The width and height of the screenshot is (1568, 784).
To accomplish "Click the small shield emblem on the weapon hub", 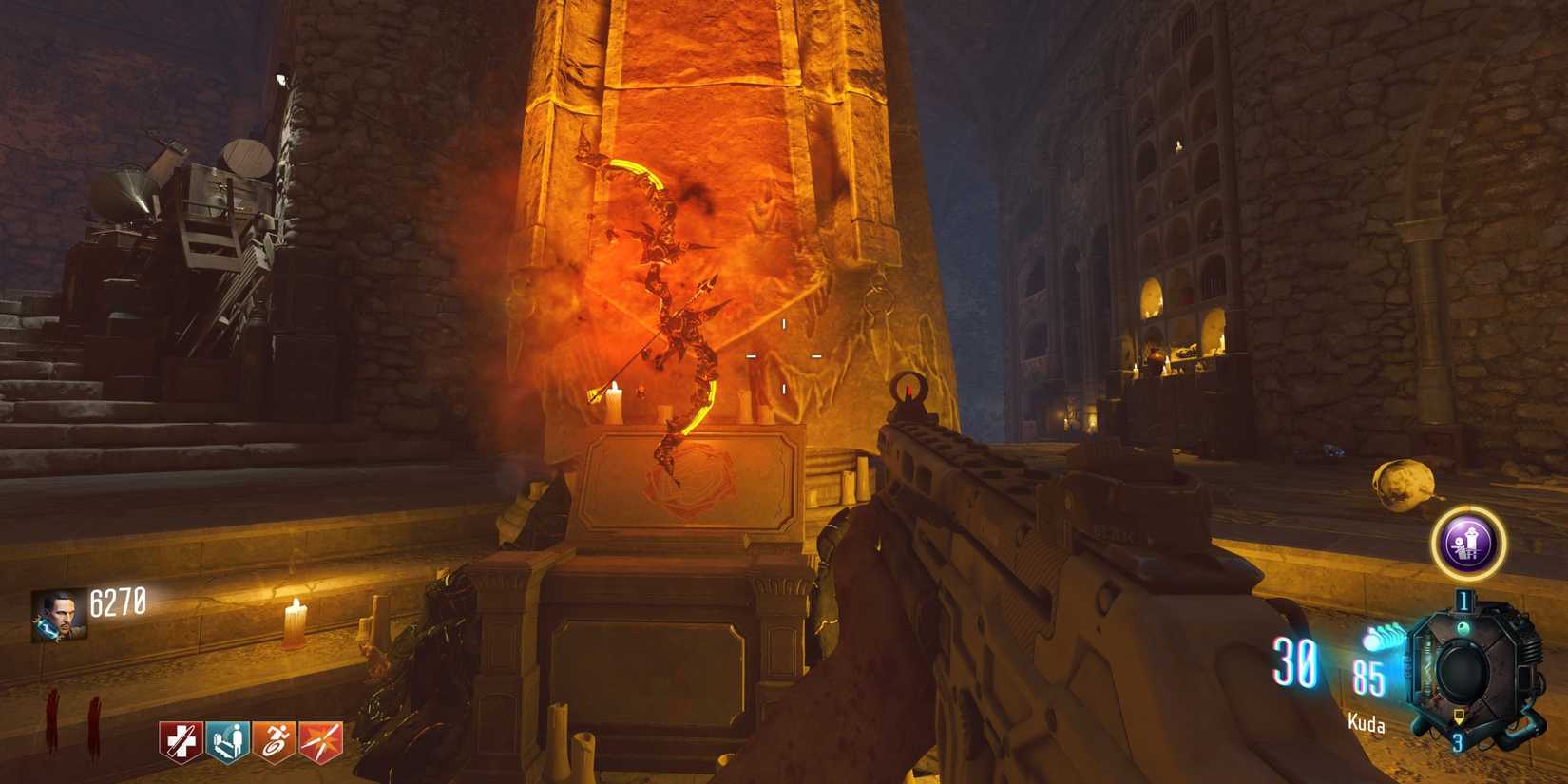I will (x=1460, y=716).
